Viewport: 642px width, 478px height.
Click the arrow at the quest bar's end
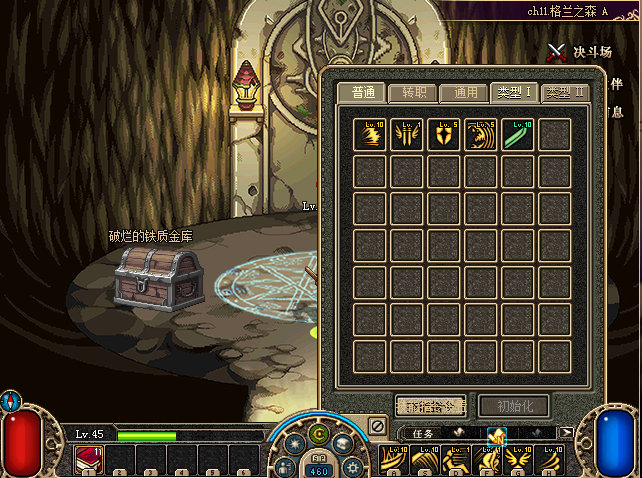pyautogui.click(x=567, y=433)
